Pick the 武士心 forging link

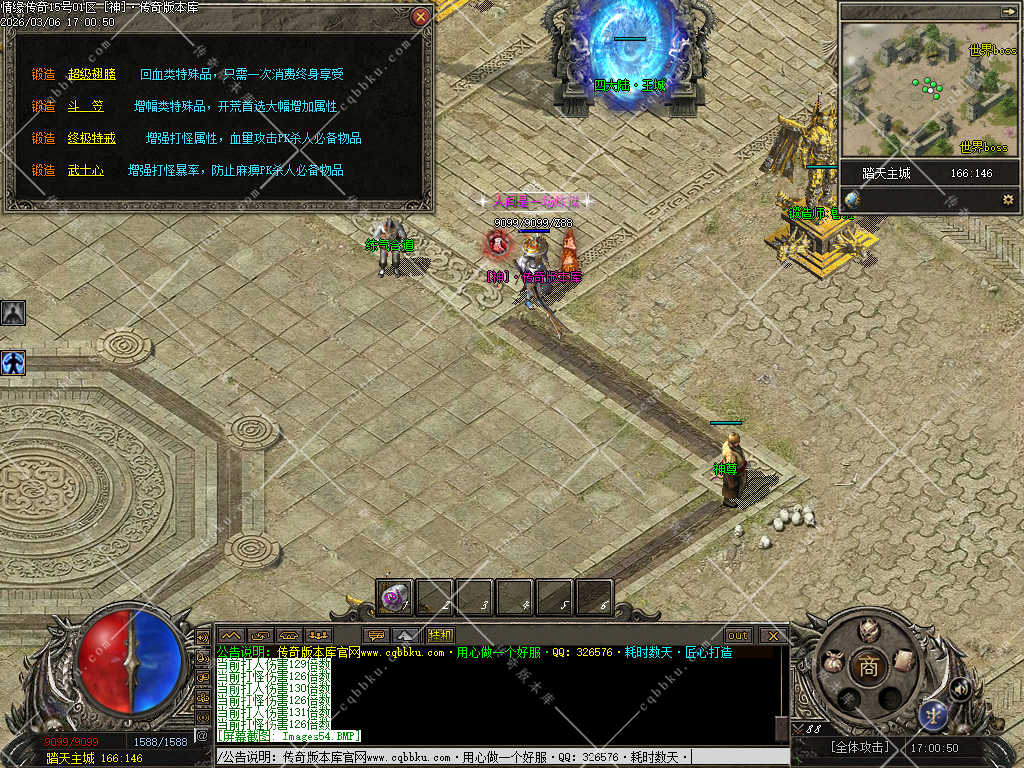(85, 170)
